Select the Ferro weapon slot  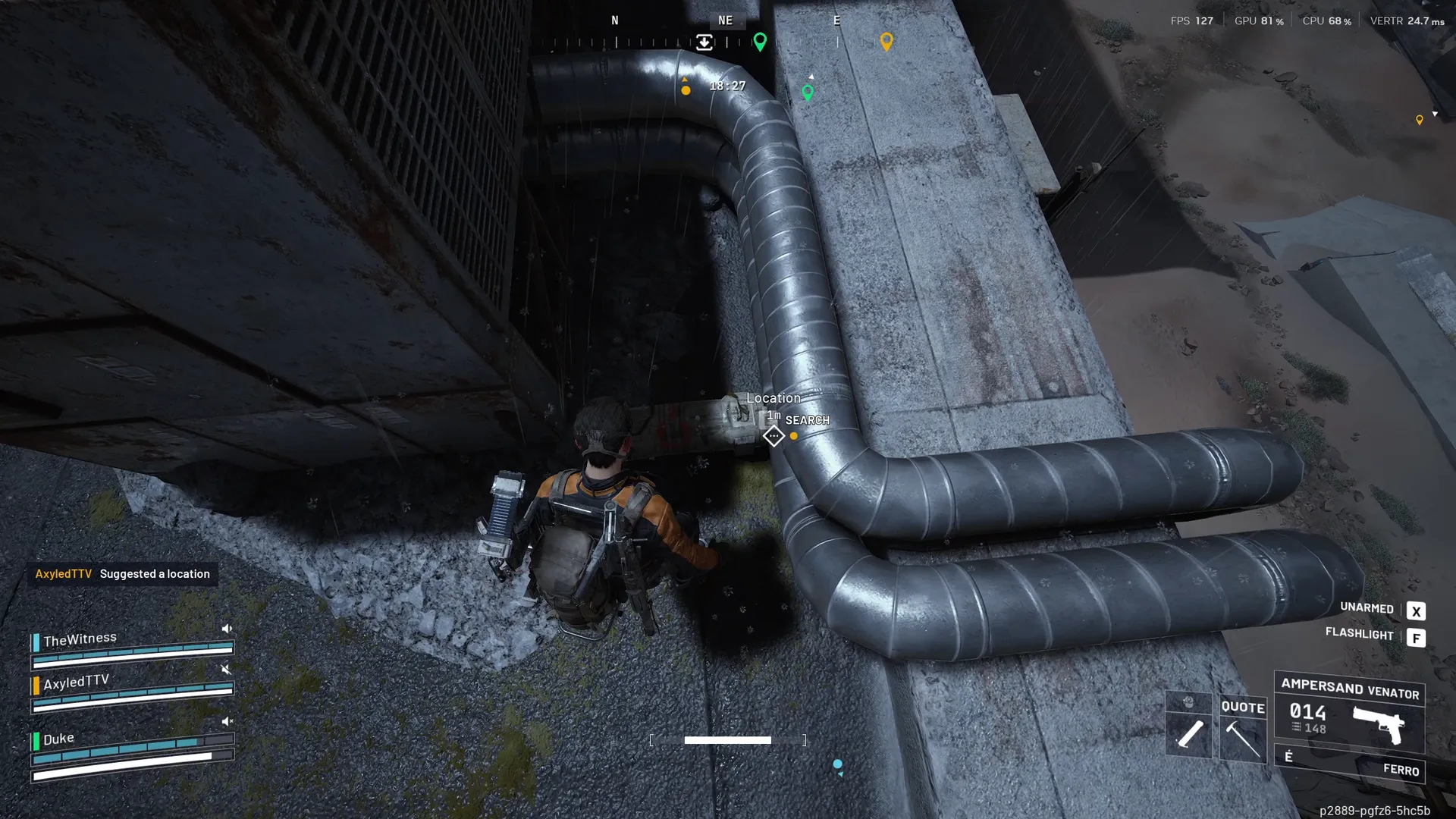[x=1350, y=765]
